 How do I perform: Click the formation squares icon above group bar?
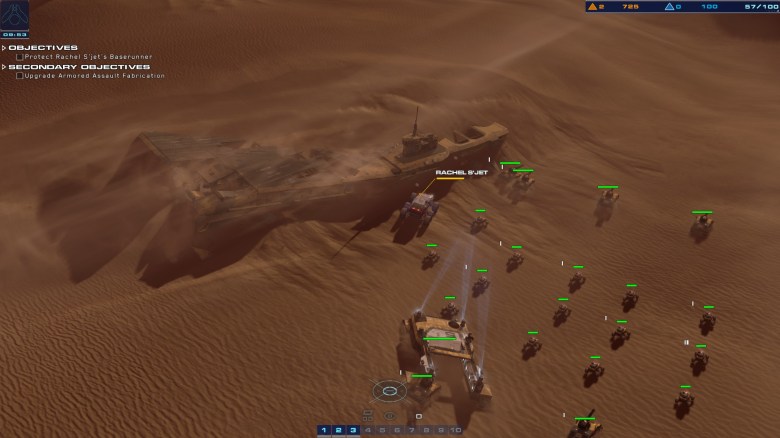coord(368,415)
